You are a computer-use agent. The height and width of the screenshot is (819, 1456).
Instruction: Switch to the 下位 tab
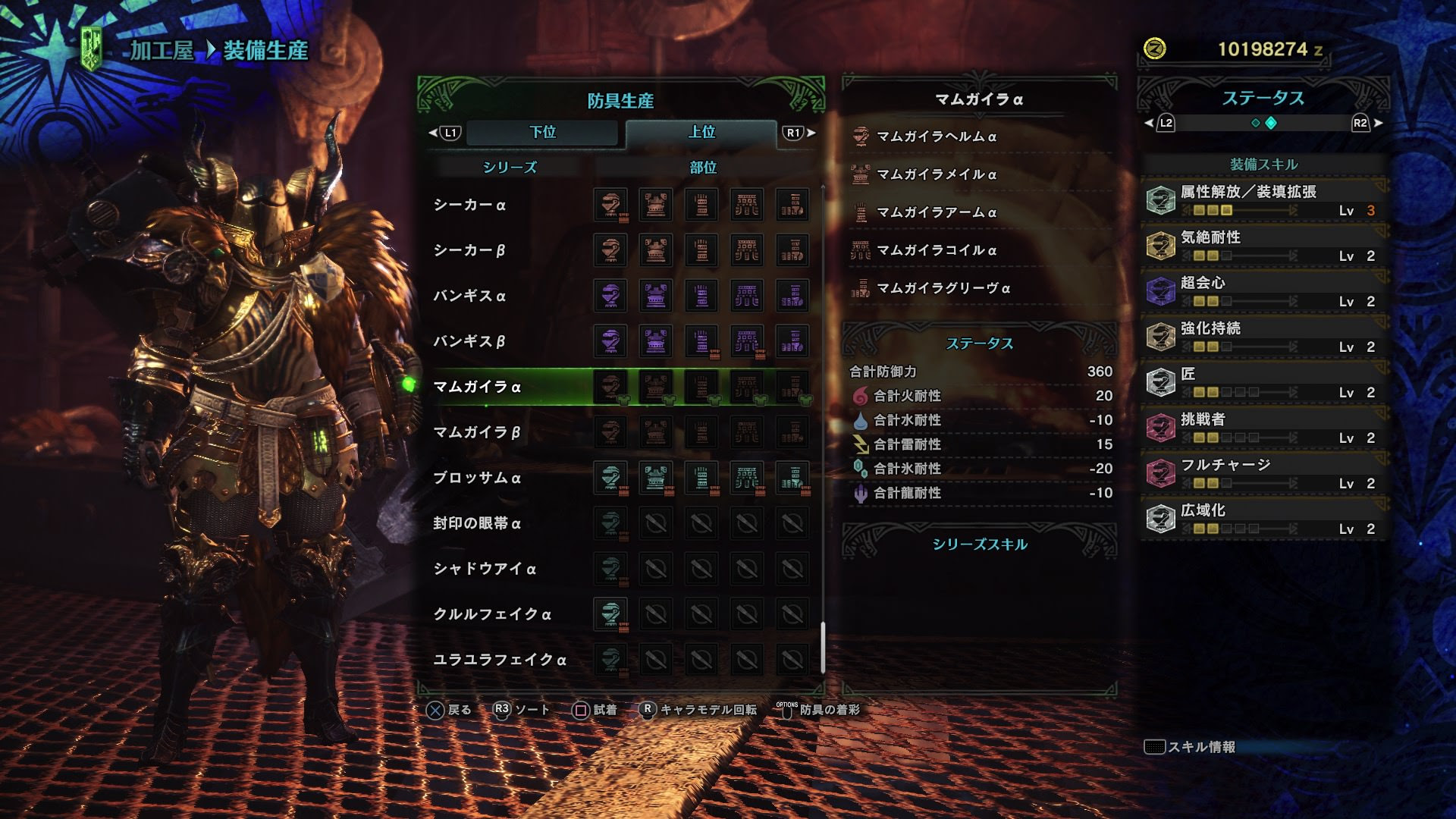[543, 133]
